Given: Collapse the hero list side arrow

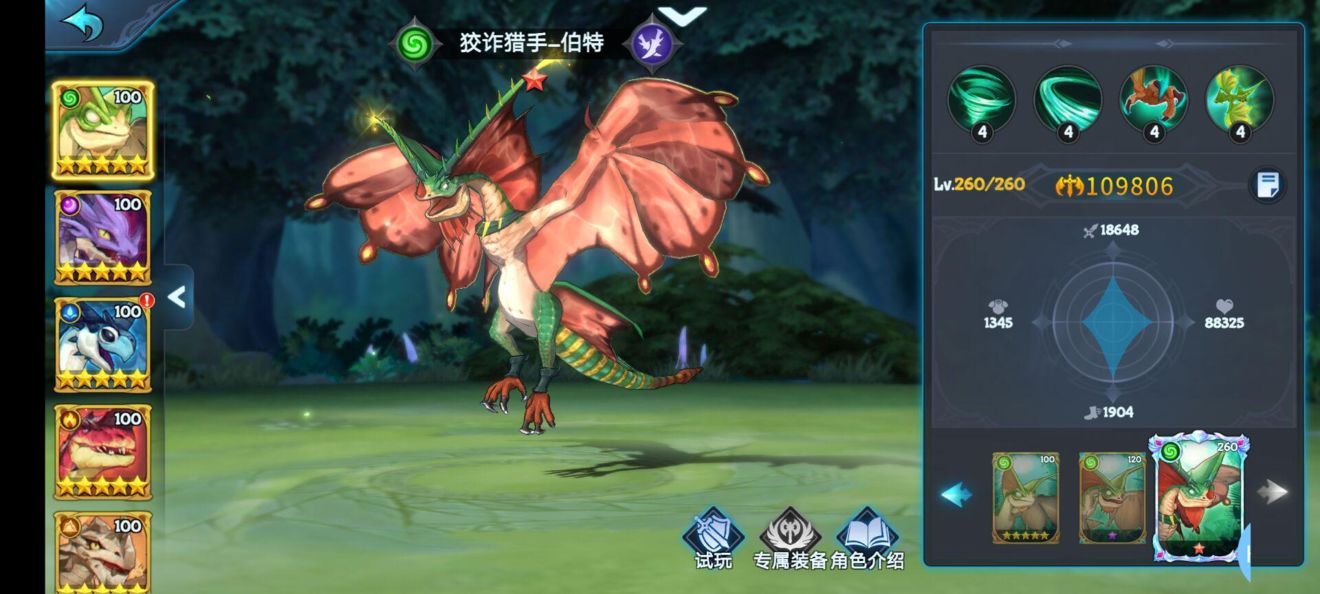Looking at the screenshot, I should (x=177, y=297).
